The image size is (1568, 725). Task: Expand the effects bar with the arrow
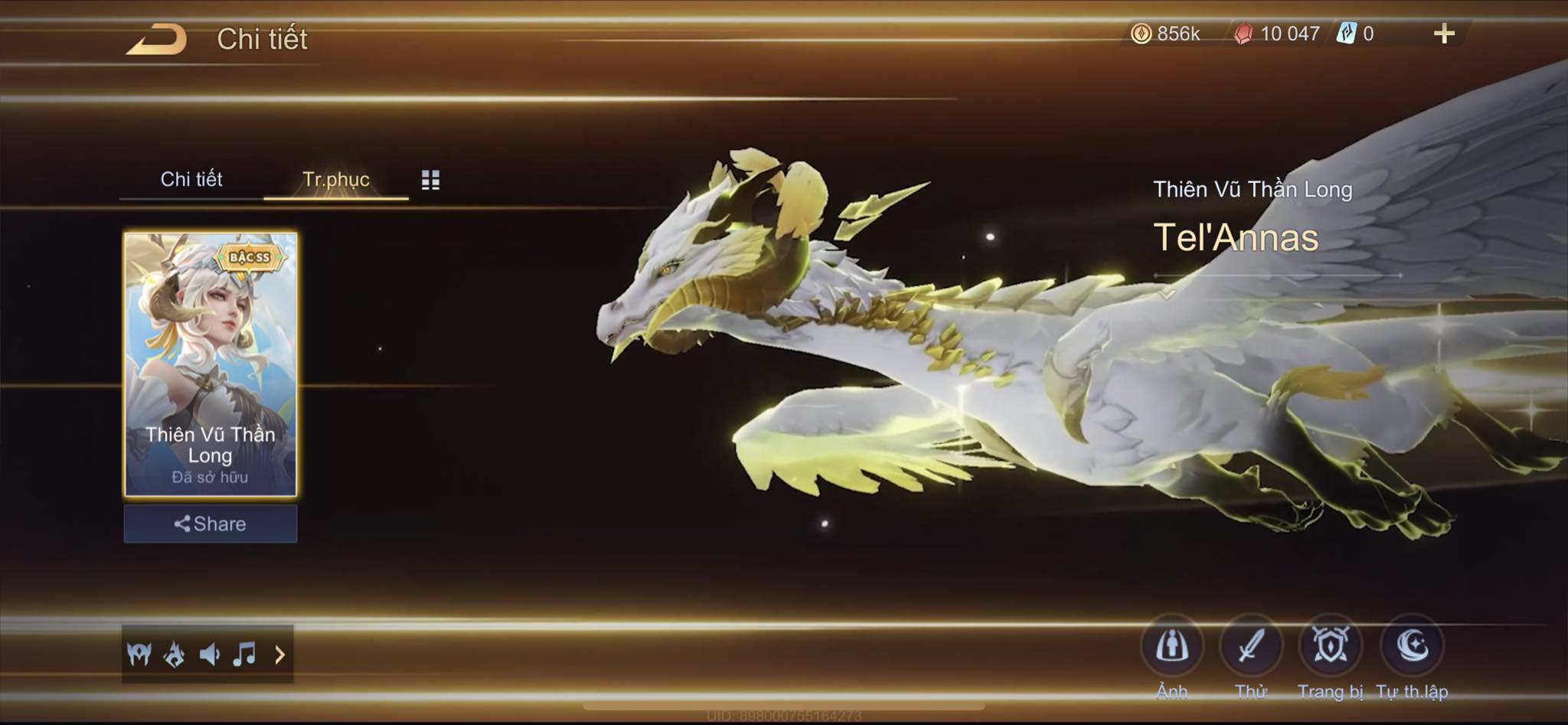pyautogui.click(x=280, y=655)
